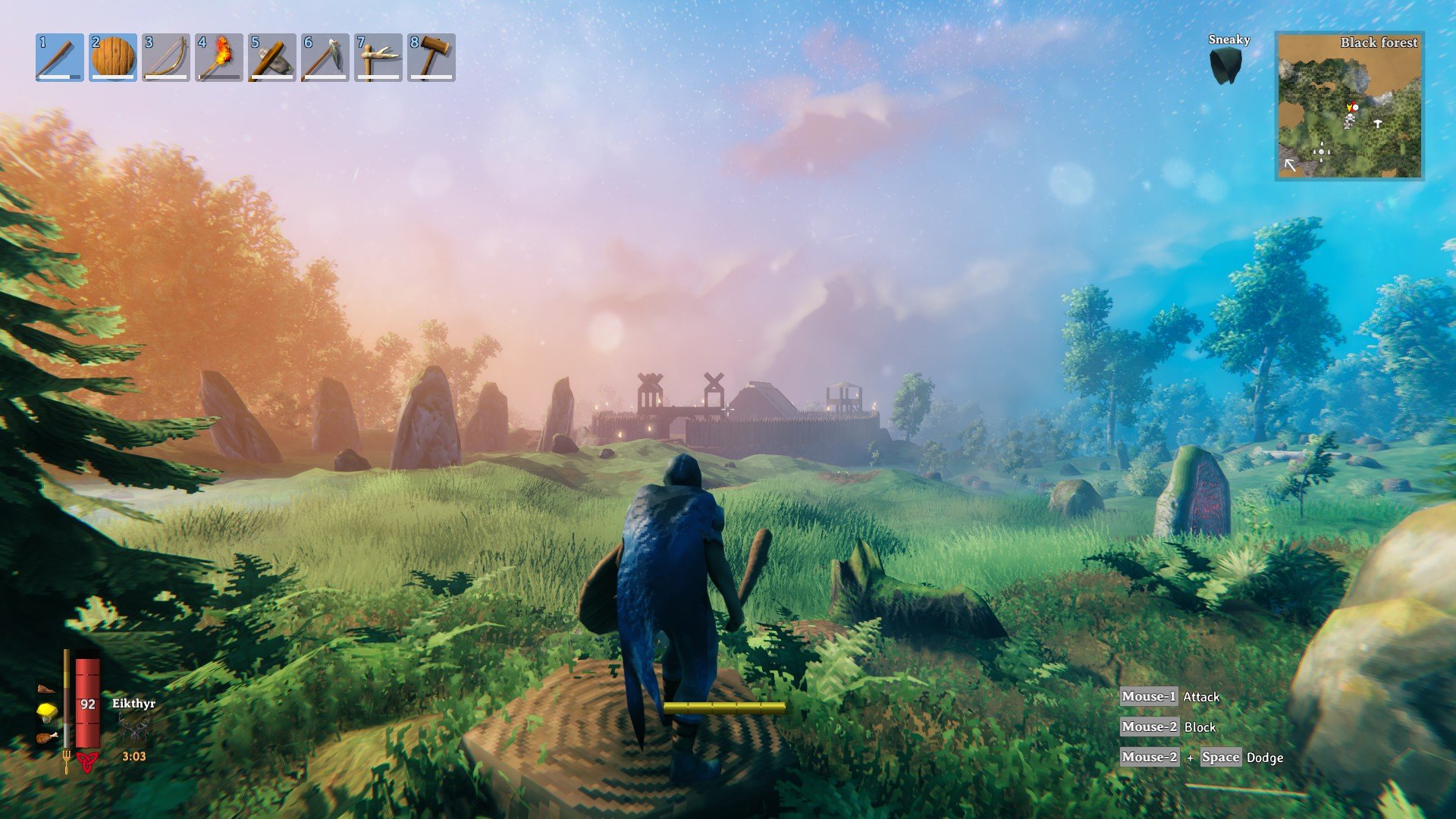Viewport: 1456px width, 819px height.
Task: Choose the crude bow hotbar slot
Action: coord(165,58)
